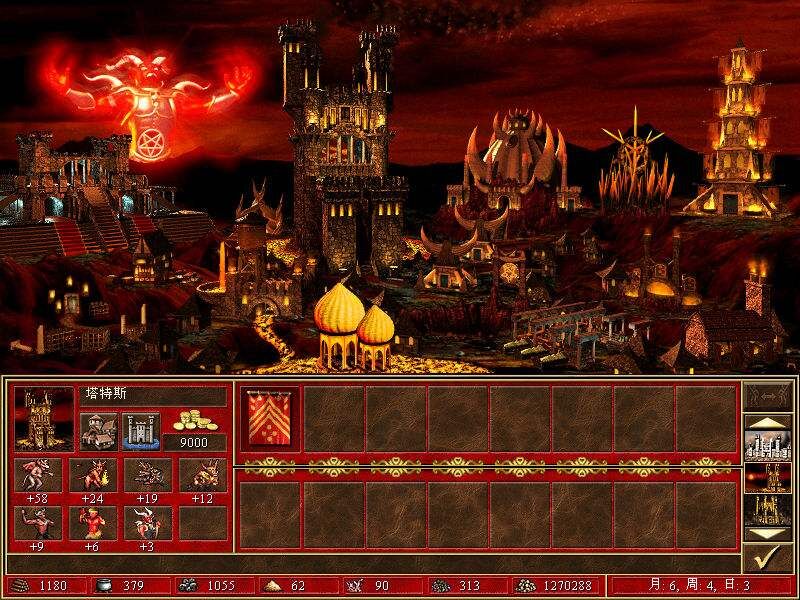Select the gog creature with +24 growth

tap(100, 476)
